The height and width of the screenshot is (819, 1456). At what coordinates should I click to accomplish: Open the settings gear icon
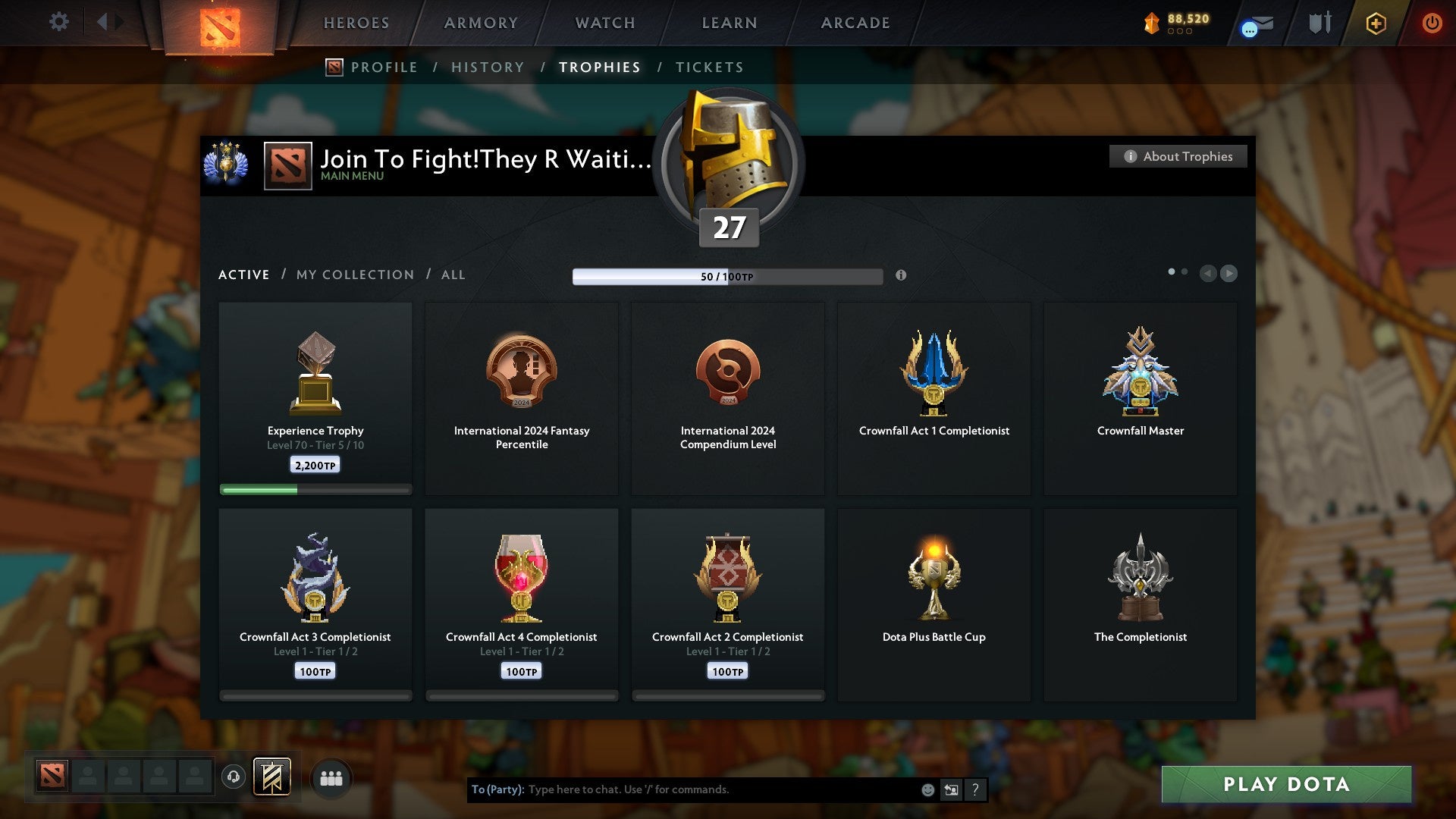(x=58, y=22)
